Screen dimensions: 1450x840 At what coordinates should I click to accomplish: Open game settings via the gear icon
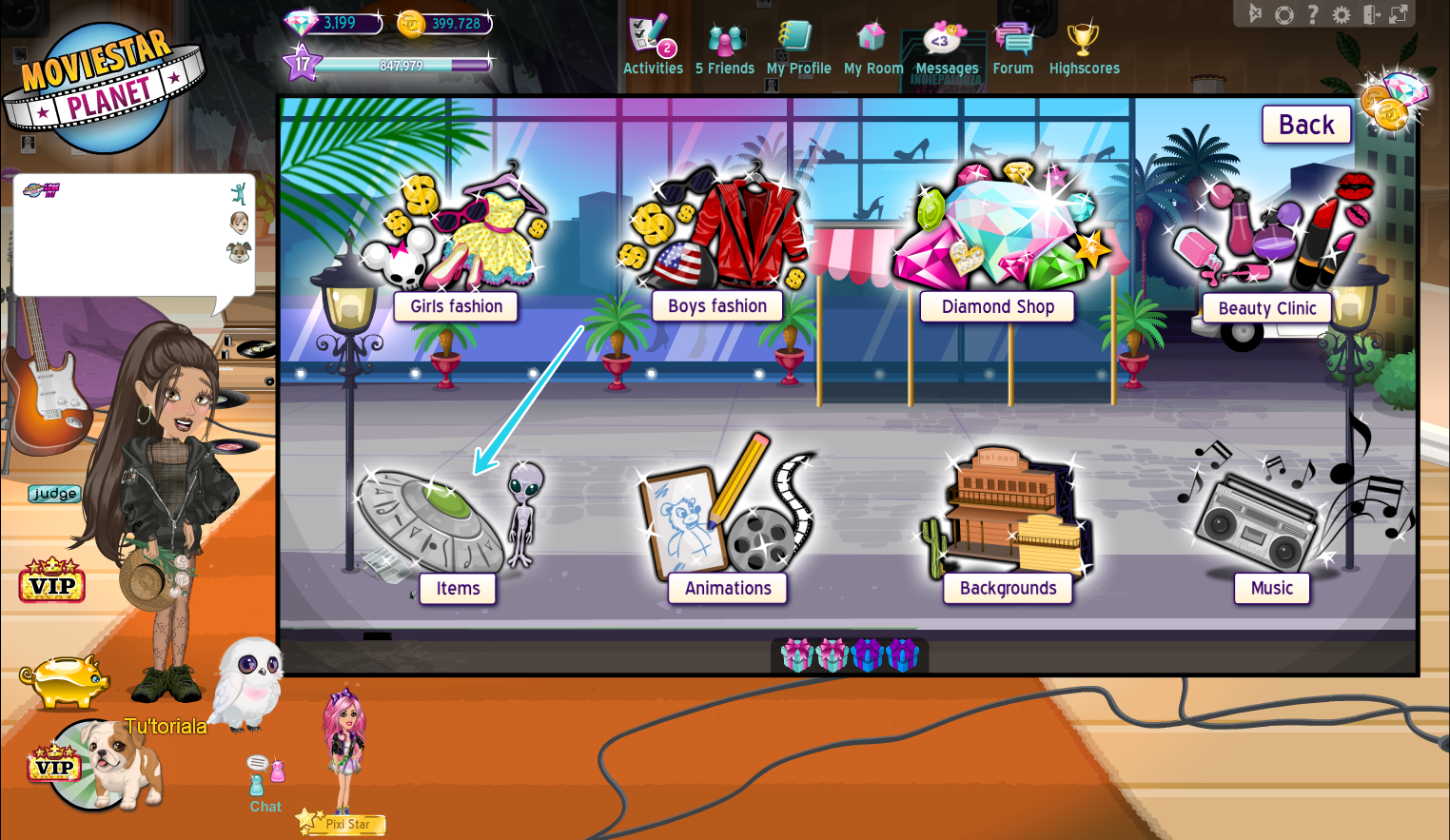coord(1342,14)
